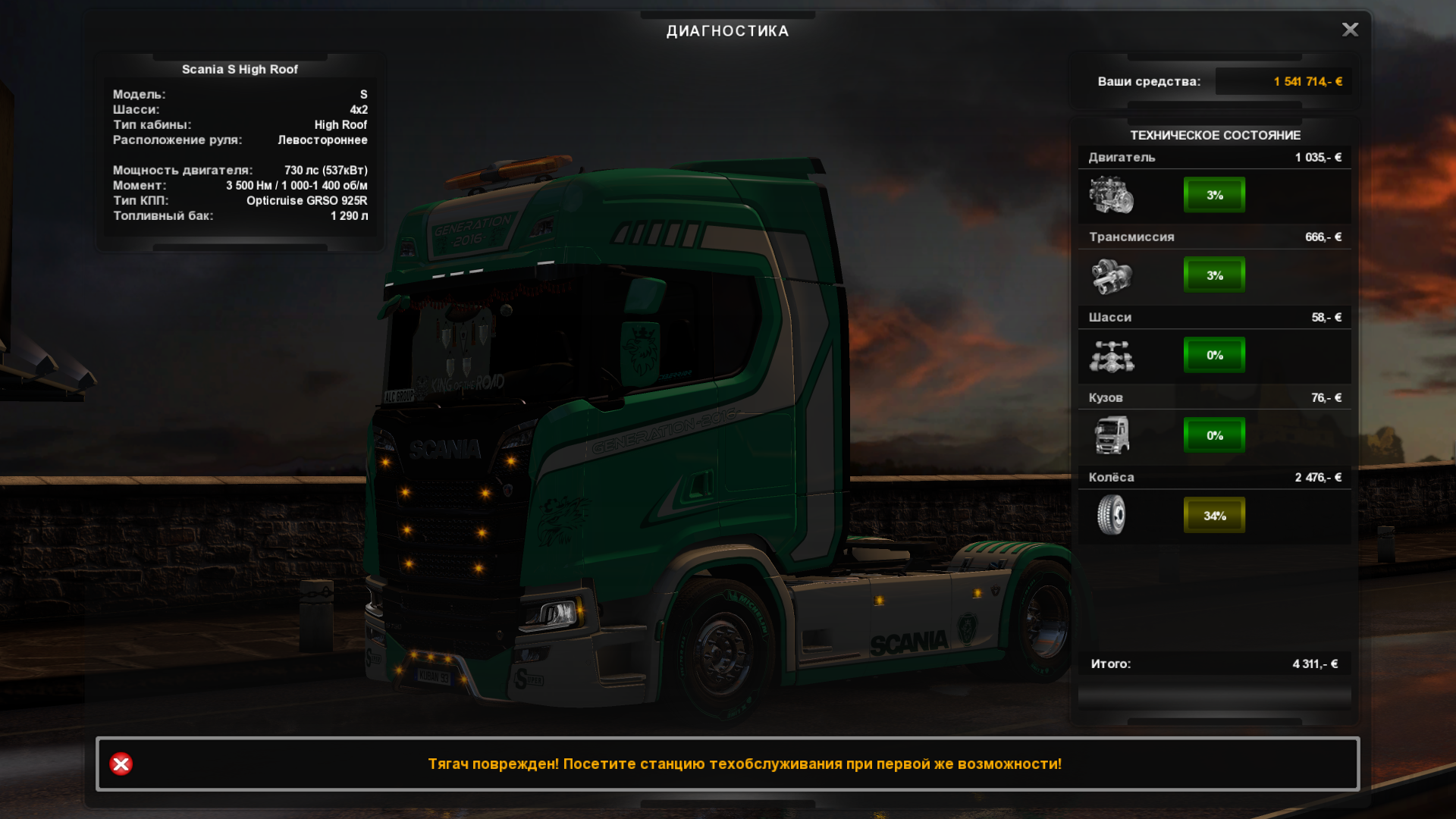The height and width of the screenshot is (819, 1456).
Task: Click the red error icon in the warning bar
Action: pyautogui.click(x=121, y=764)
